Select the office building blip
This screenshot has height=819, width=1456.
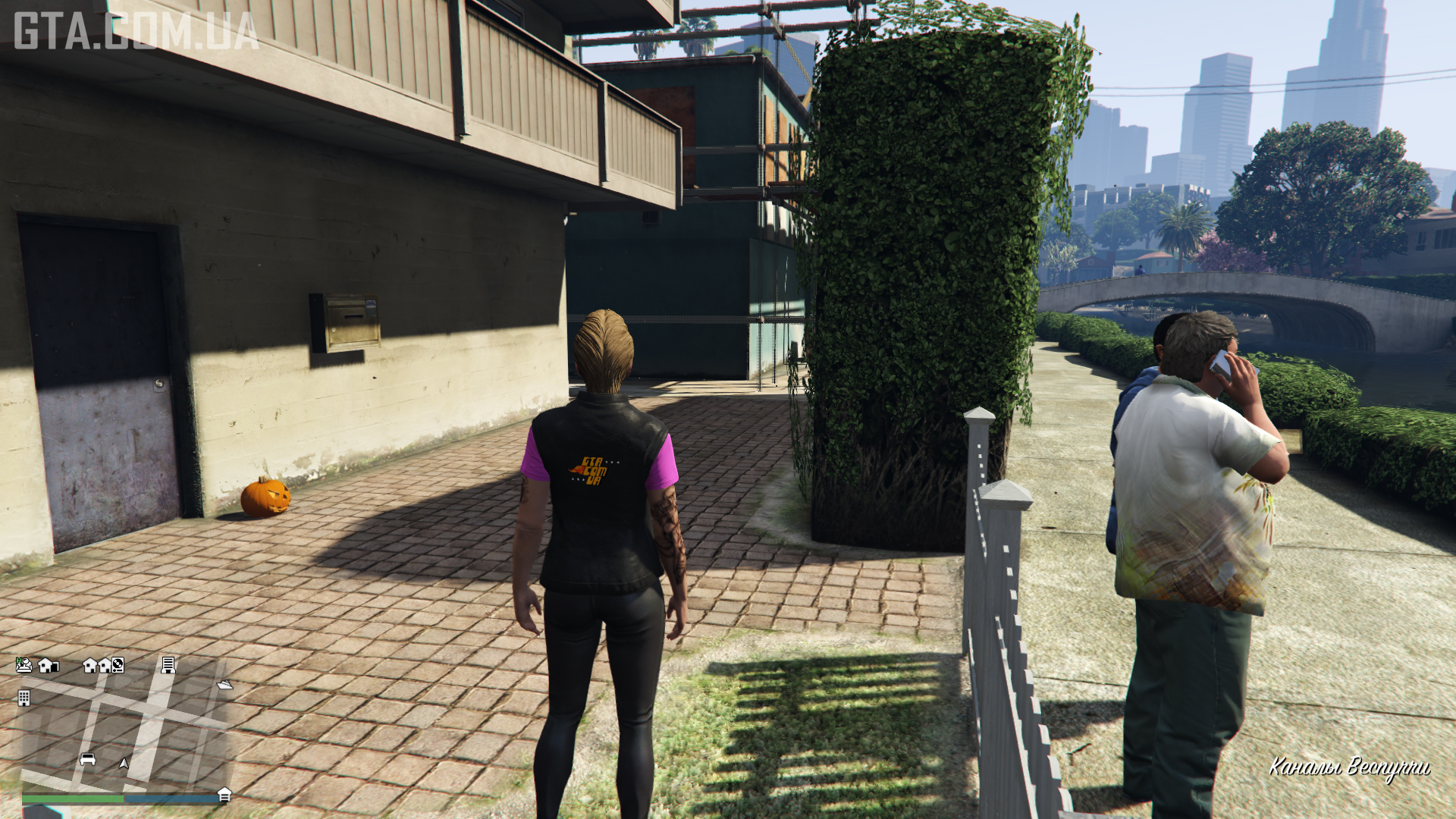pos(24,698)
